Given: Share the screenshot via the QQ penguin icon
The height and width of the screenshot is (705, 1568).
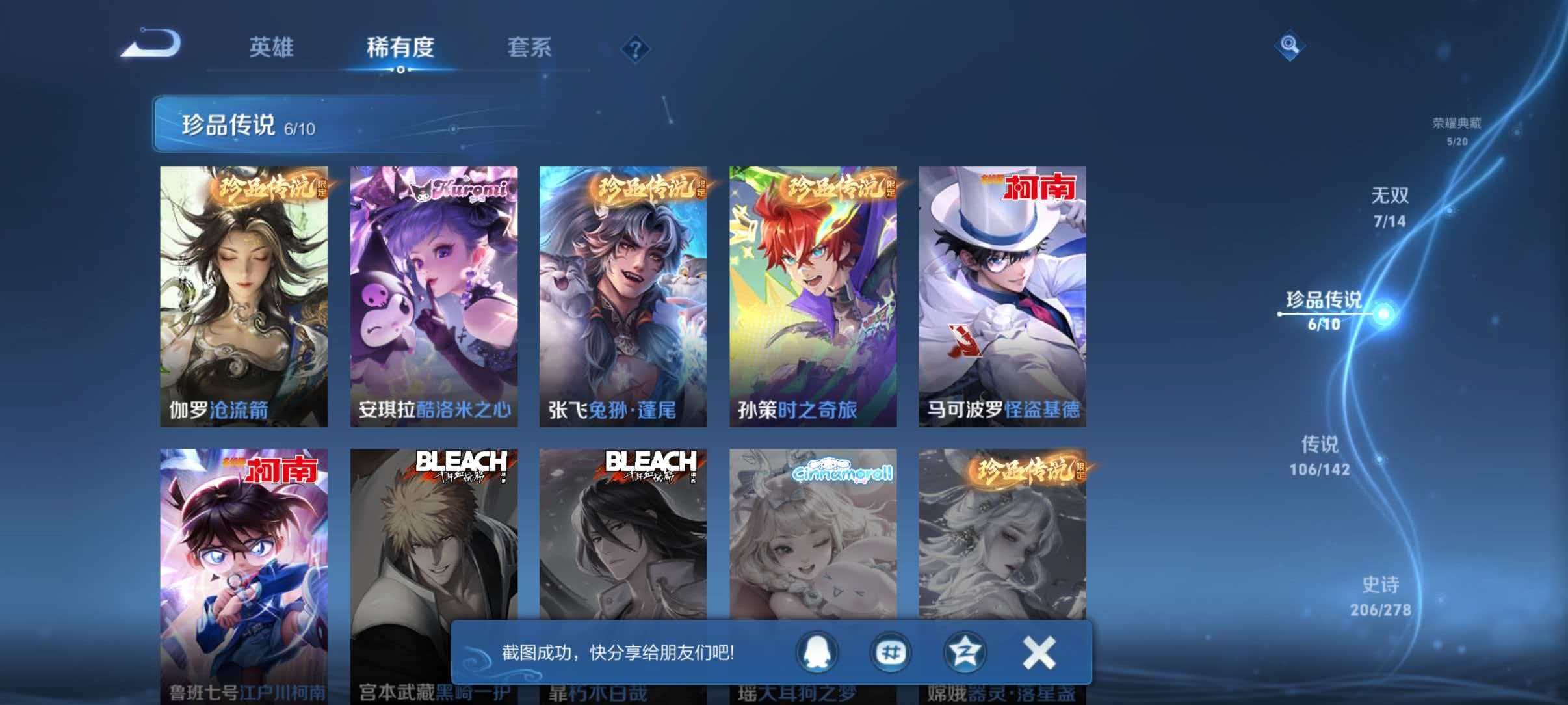Looking at the screenshot, I should (x=818, y=652).
